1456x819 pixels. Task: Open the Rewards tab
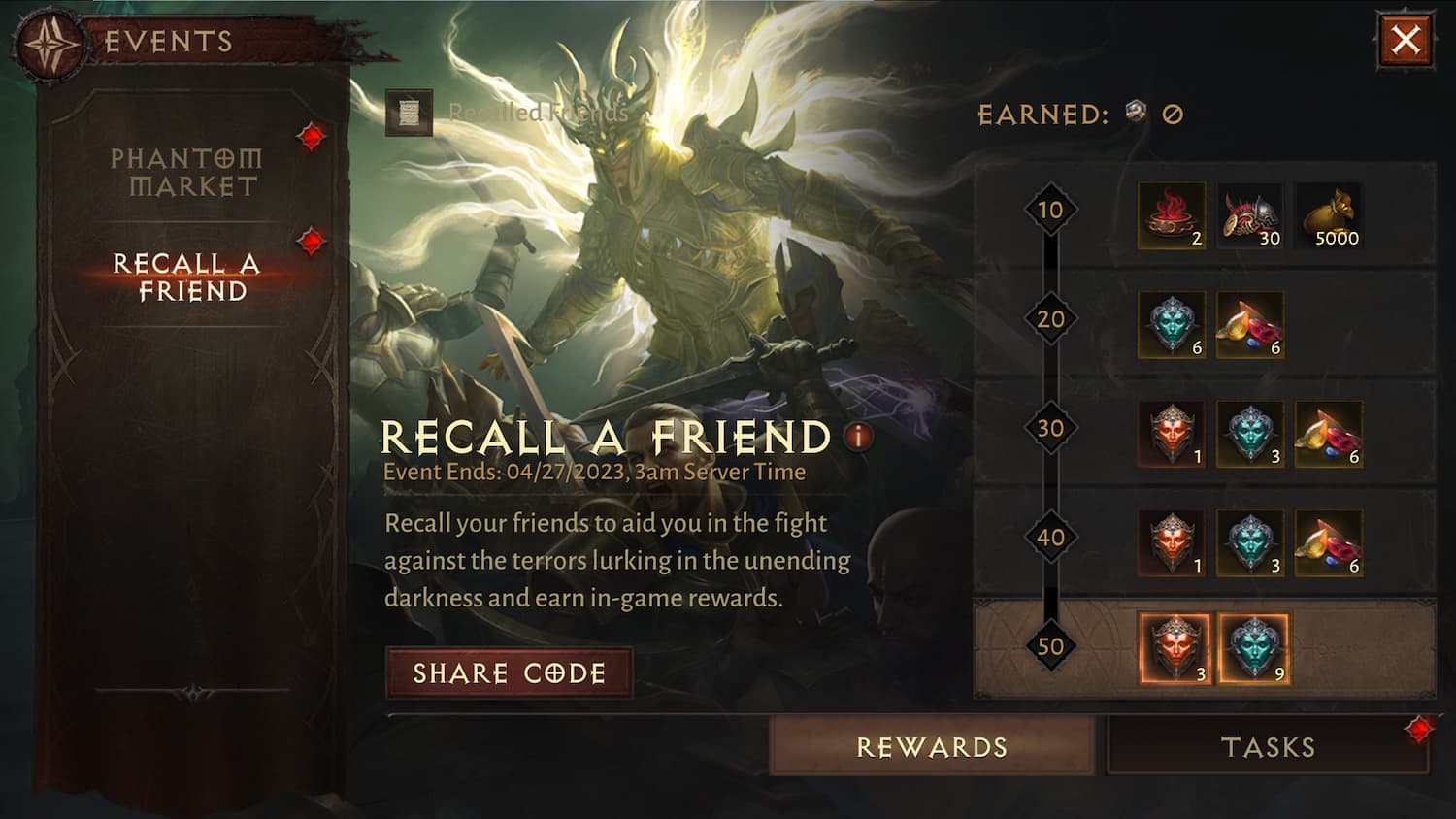(933, 747)
